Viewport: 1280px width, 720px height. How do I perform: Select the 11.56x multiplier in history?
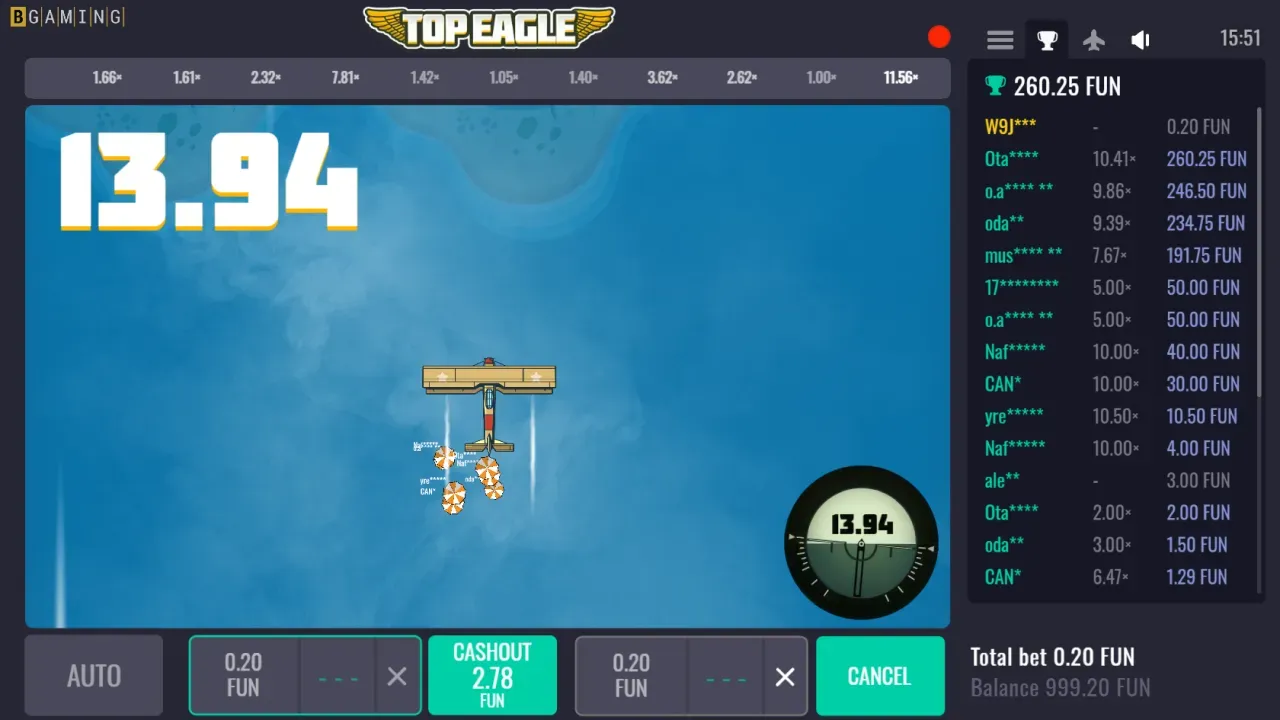tap(899, 78)
